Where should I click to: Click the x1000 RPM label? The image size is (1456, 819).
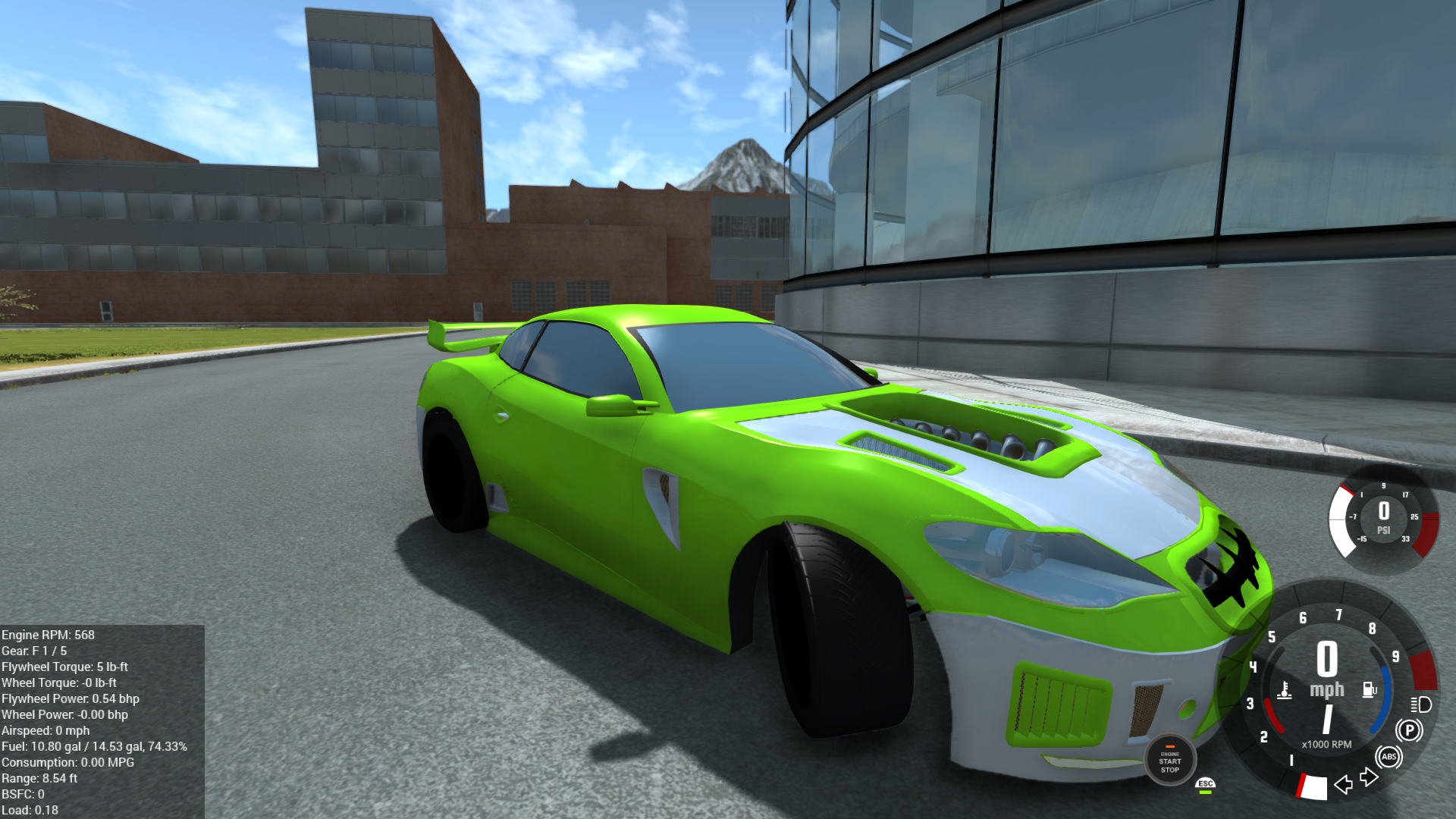pyautogui.click(x=1327, y=744)
